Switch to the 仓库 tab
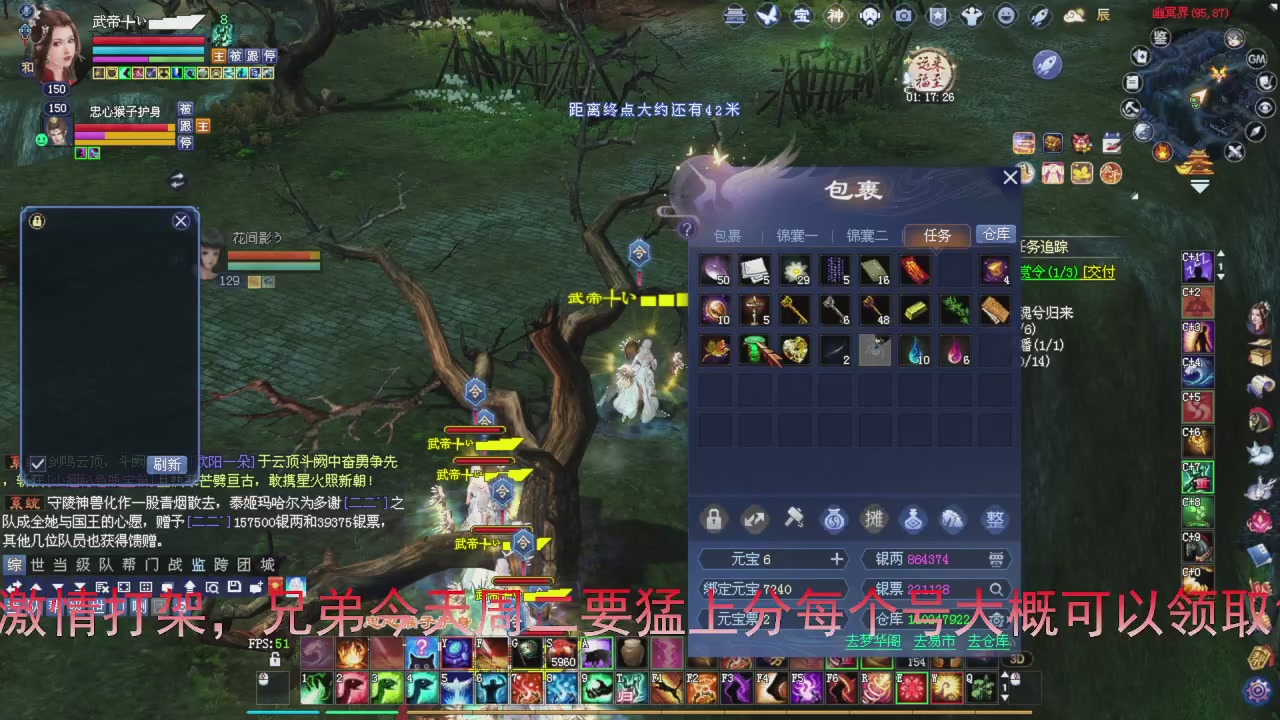The width and height of the screenshot is (1280, 720). pos(995,235)
